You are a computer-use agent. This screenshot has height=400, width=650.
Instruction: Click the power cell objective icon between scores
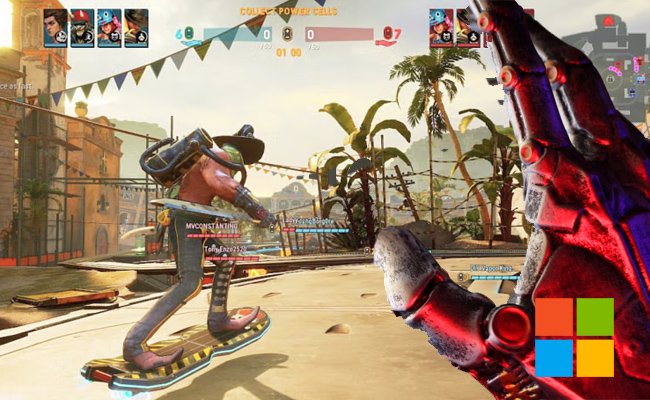(288, 33)
